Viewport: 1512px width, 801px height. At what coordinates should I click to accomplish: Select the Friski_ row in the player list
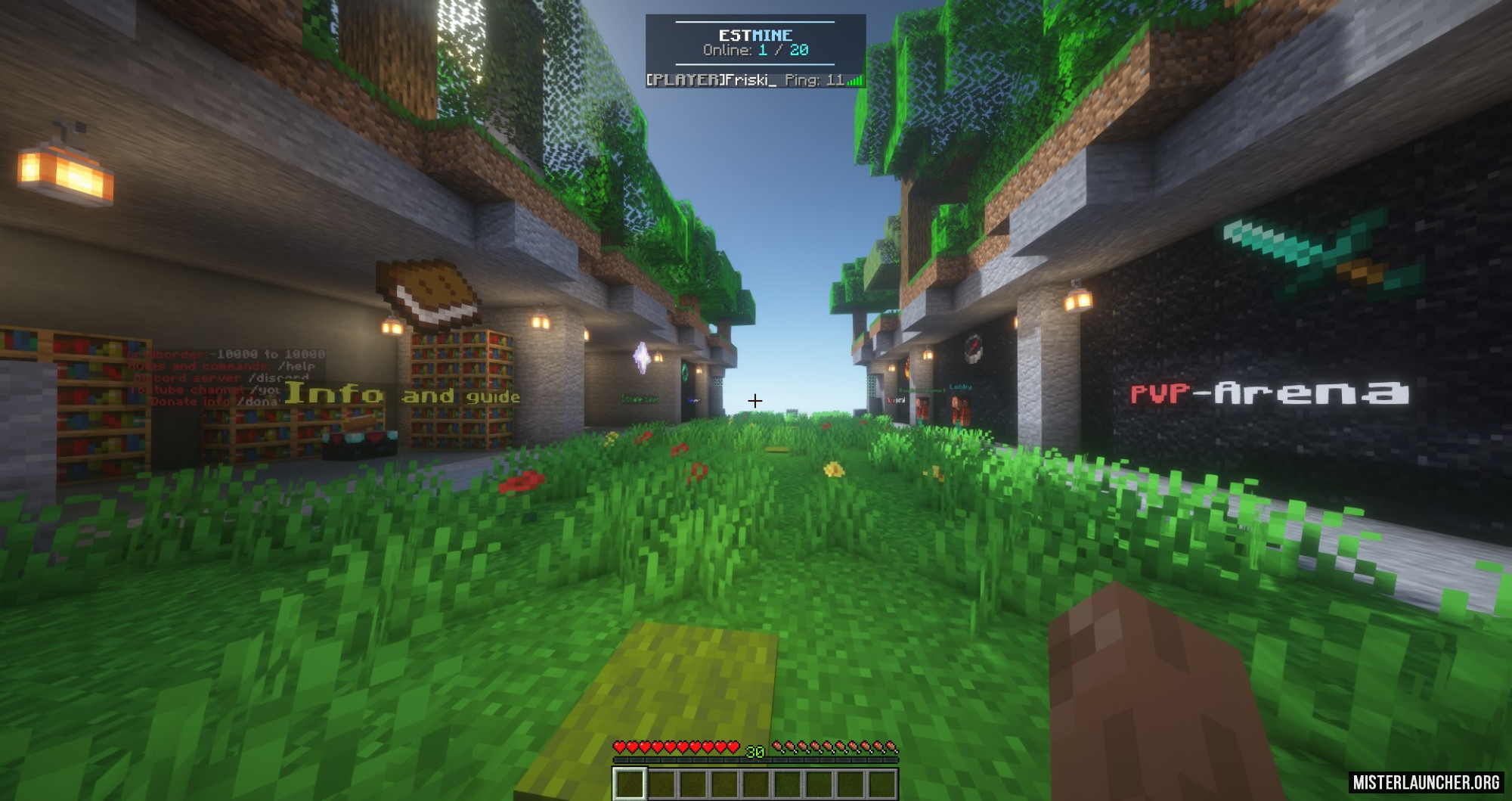coord(754,80)
